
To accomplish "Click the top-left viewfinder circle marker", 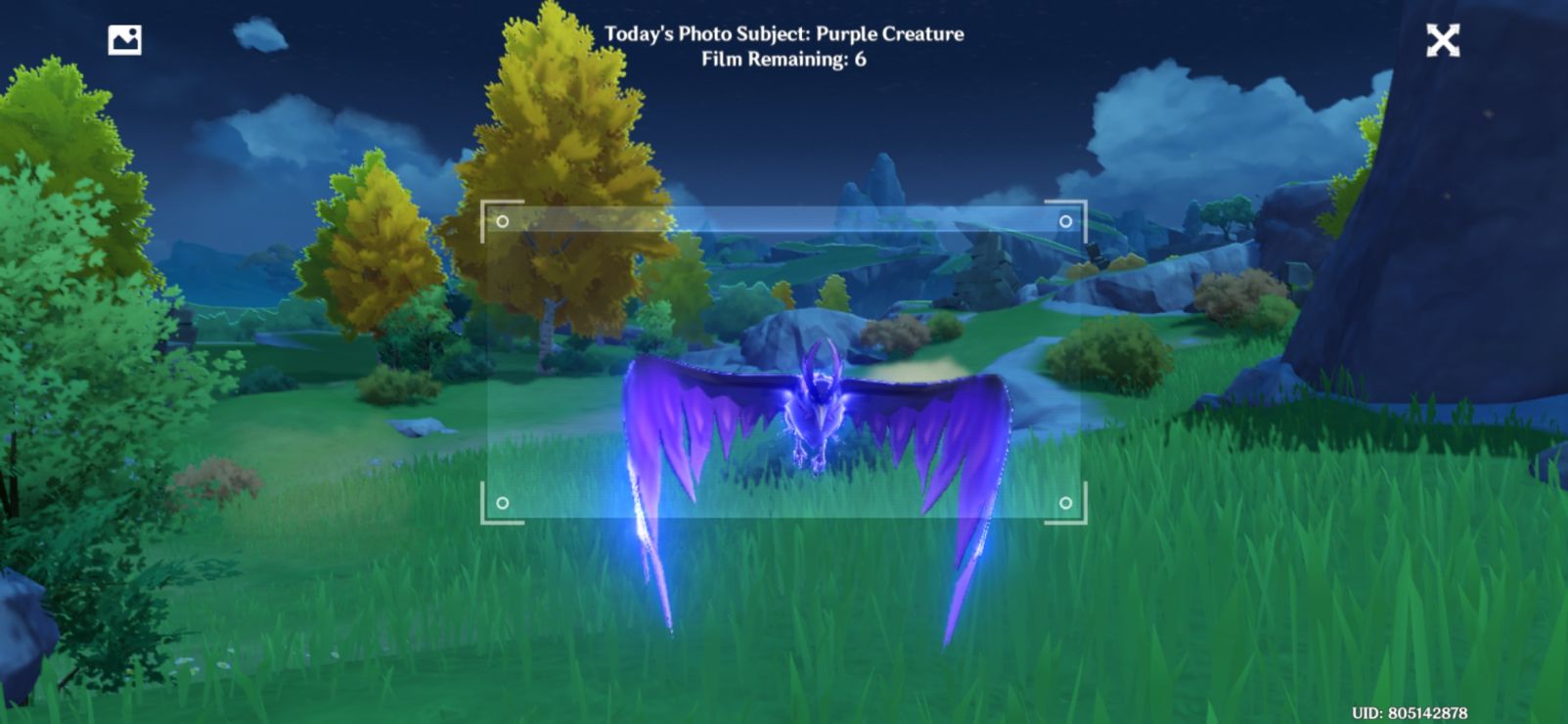I will click(x=504, y=221).
